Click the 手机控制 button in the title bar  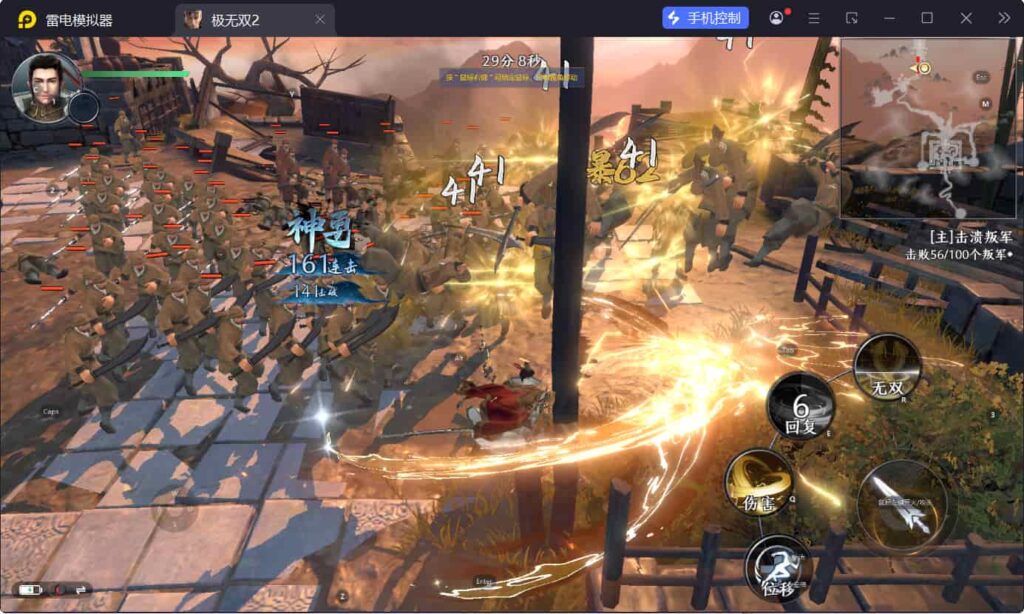(705, 18)
